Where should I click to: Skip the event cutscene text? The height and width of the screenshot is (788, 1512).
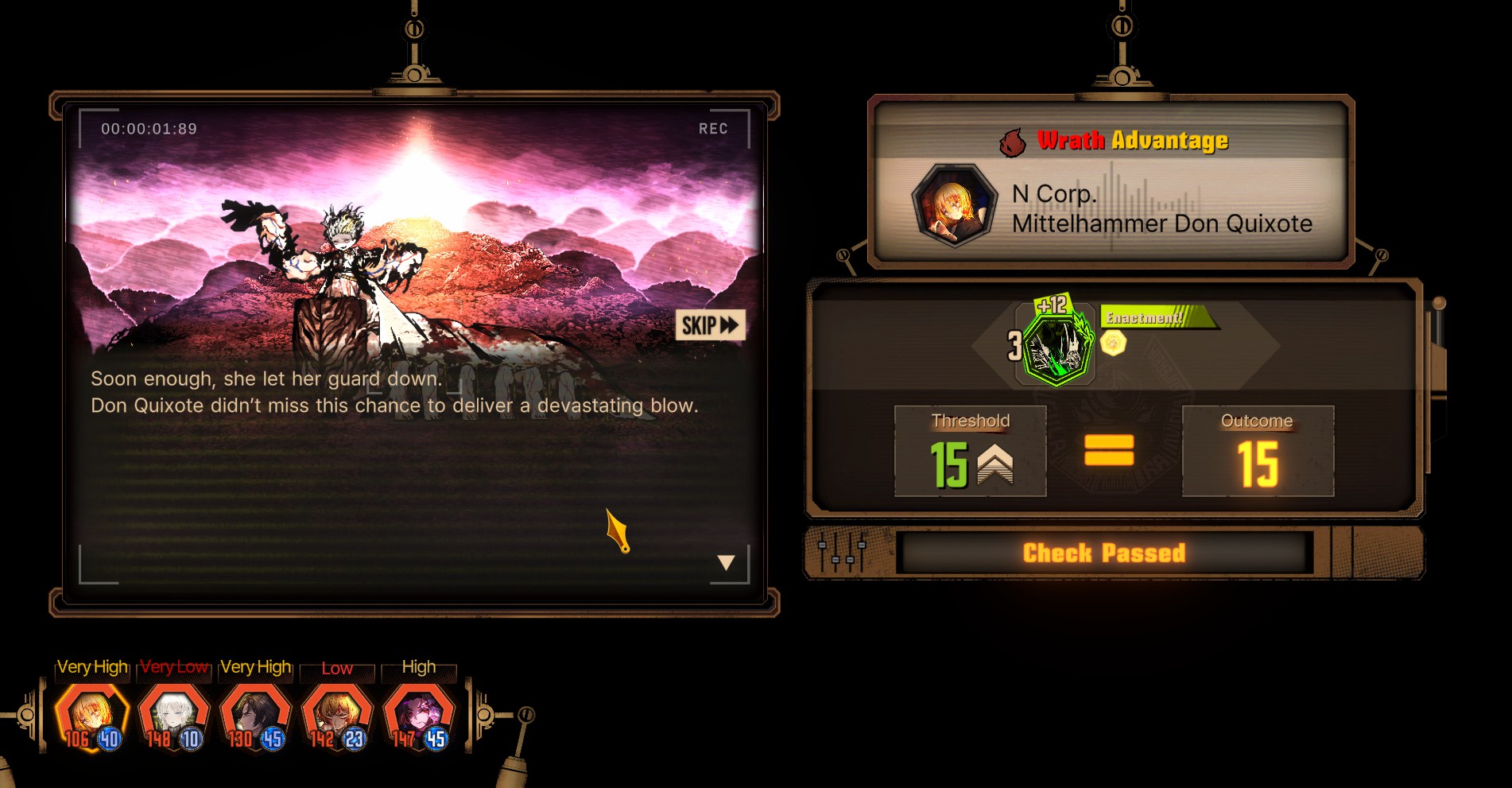[x=710, y=325]
